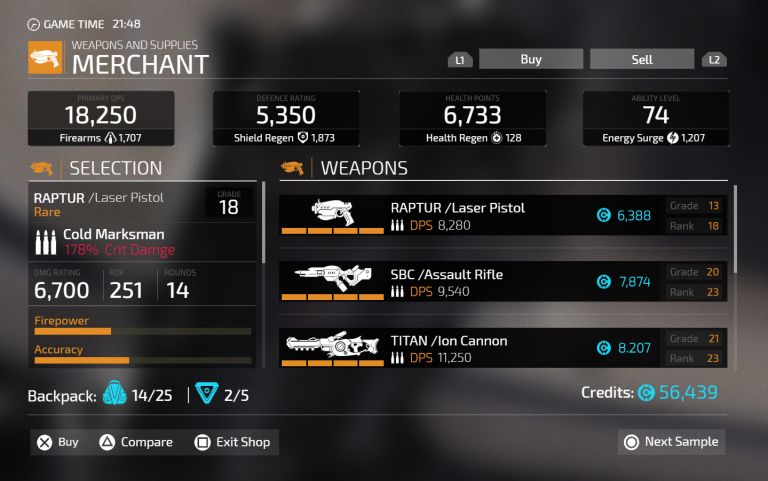Switch to the Sell tab

[x=641, y=60]
